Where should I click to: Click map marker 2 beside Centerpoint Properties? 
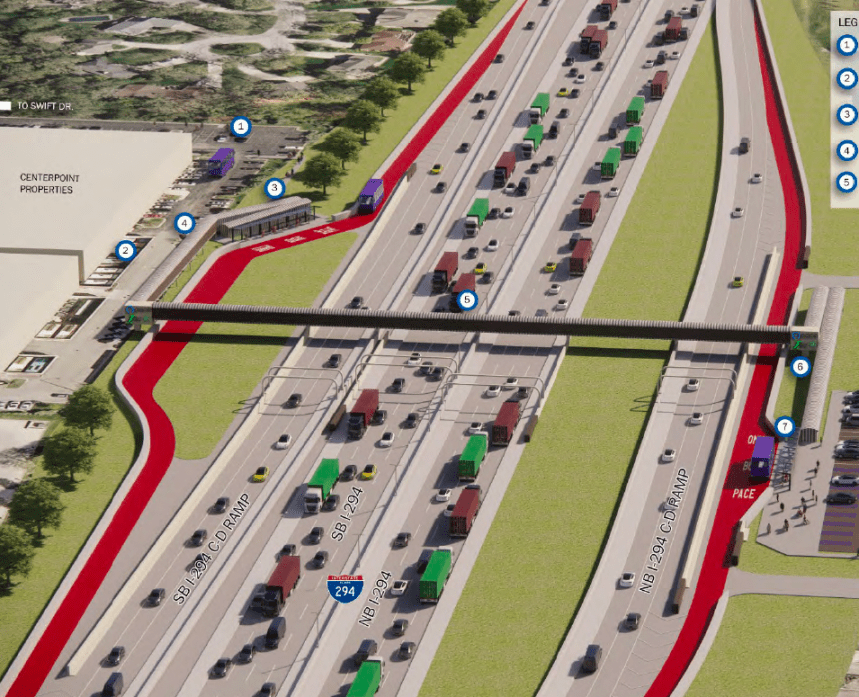coord(125,251)
